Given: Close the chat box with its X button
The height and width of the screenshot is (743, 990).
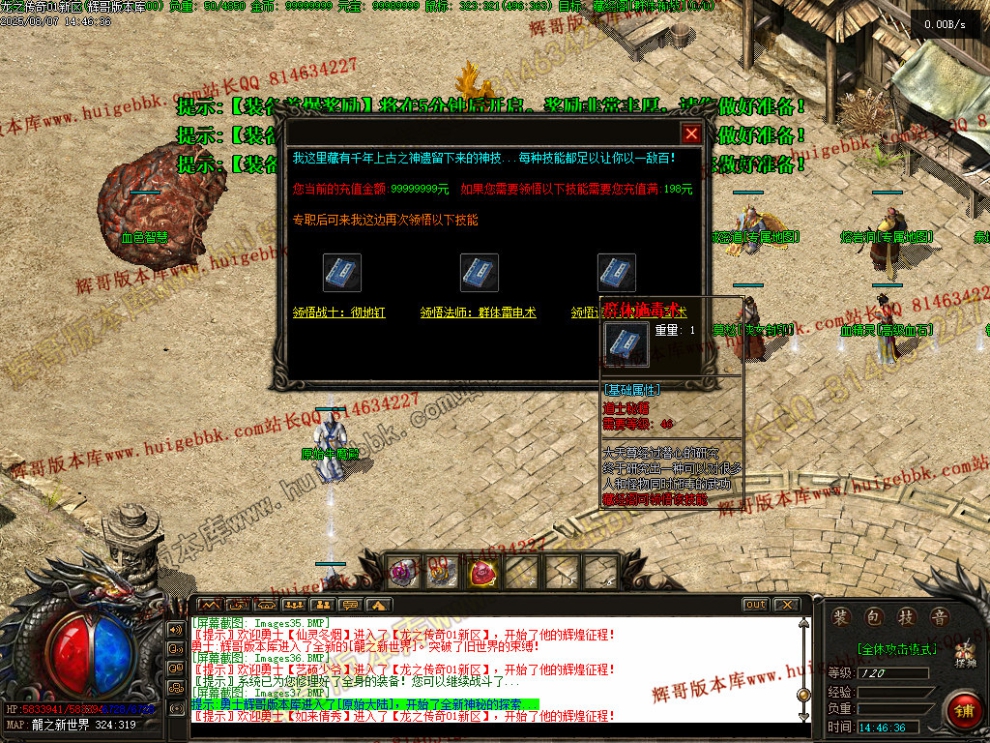Looking at the screenshot, I should pyautogui.click(x=787, y=605).
